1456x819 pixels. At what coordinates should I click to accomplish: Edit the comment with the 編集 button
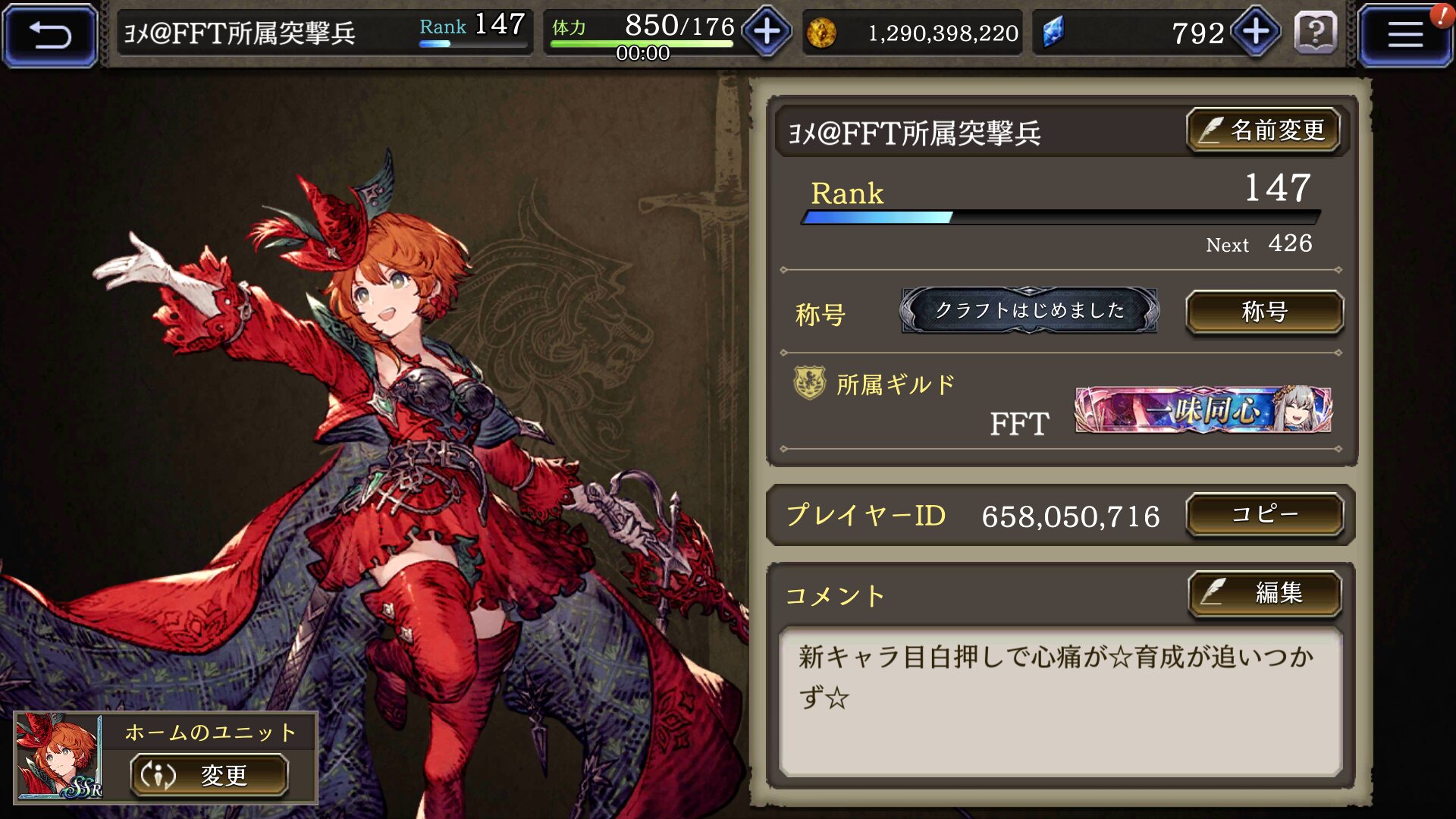pyautogui.click(x=1264, y=593)
